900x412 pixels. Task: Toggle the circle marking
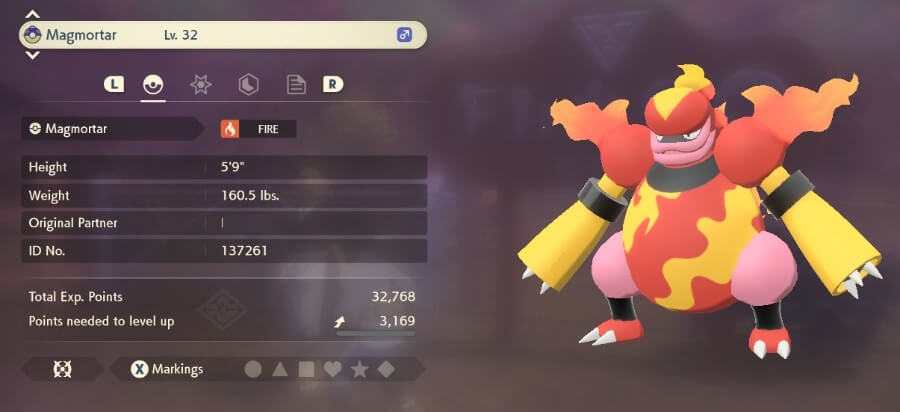pos(253,370)
